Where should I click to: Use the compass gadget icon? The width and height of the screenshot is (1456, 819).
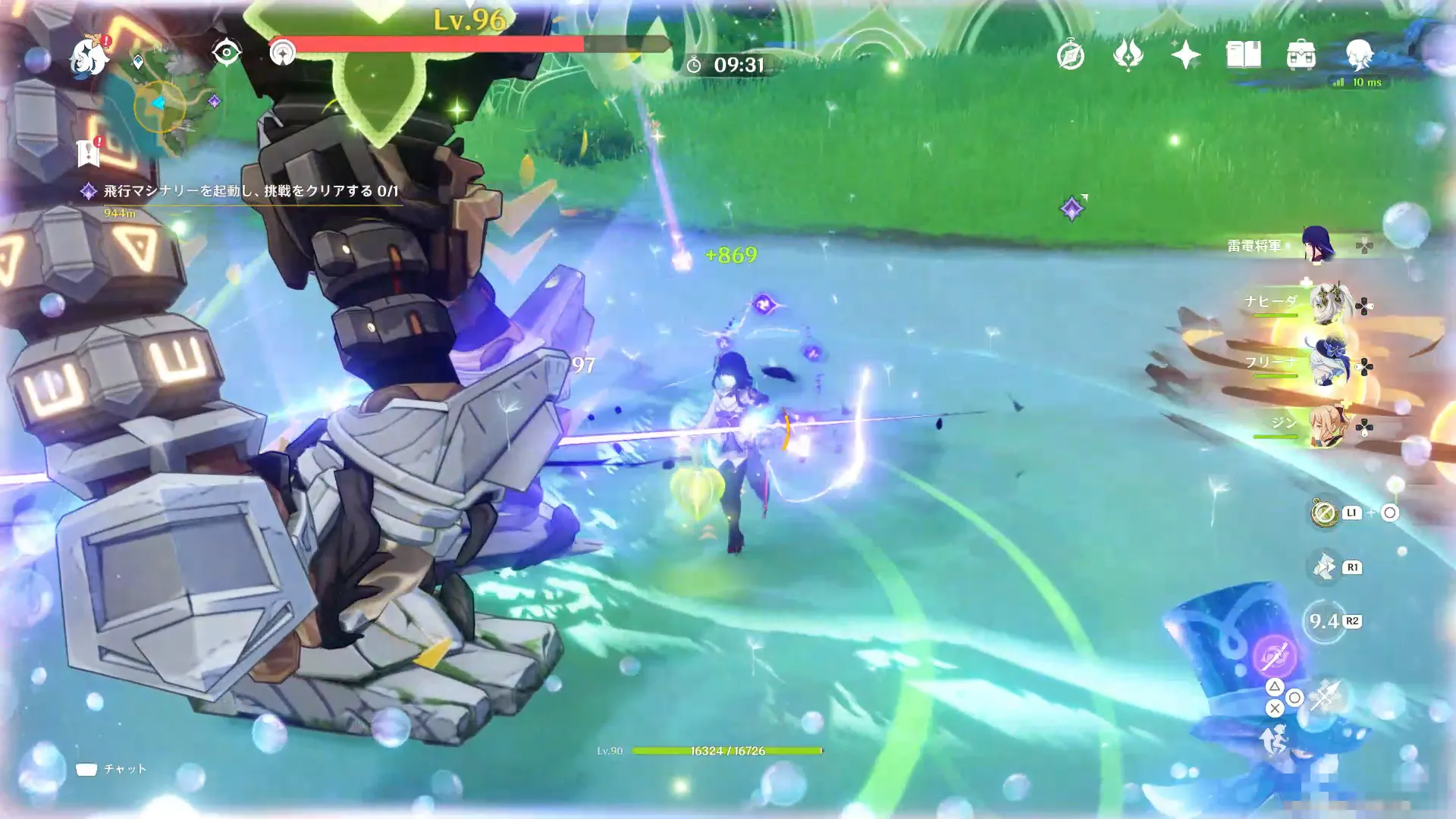[1325, 513]
